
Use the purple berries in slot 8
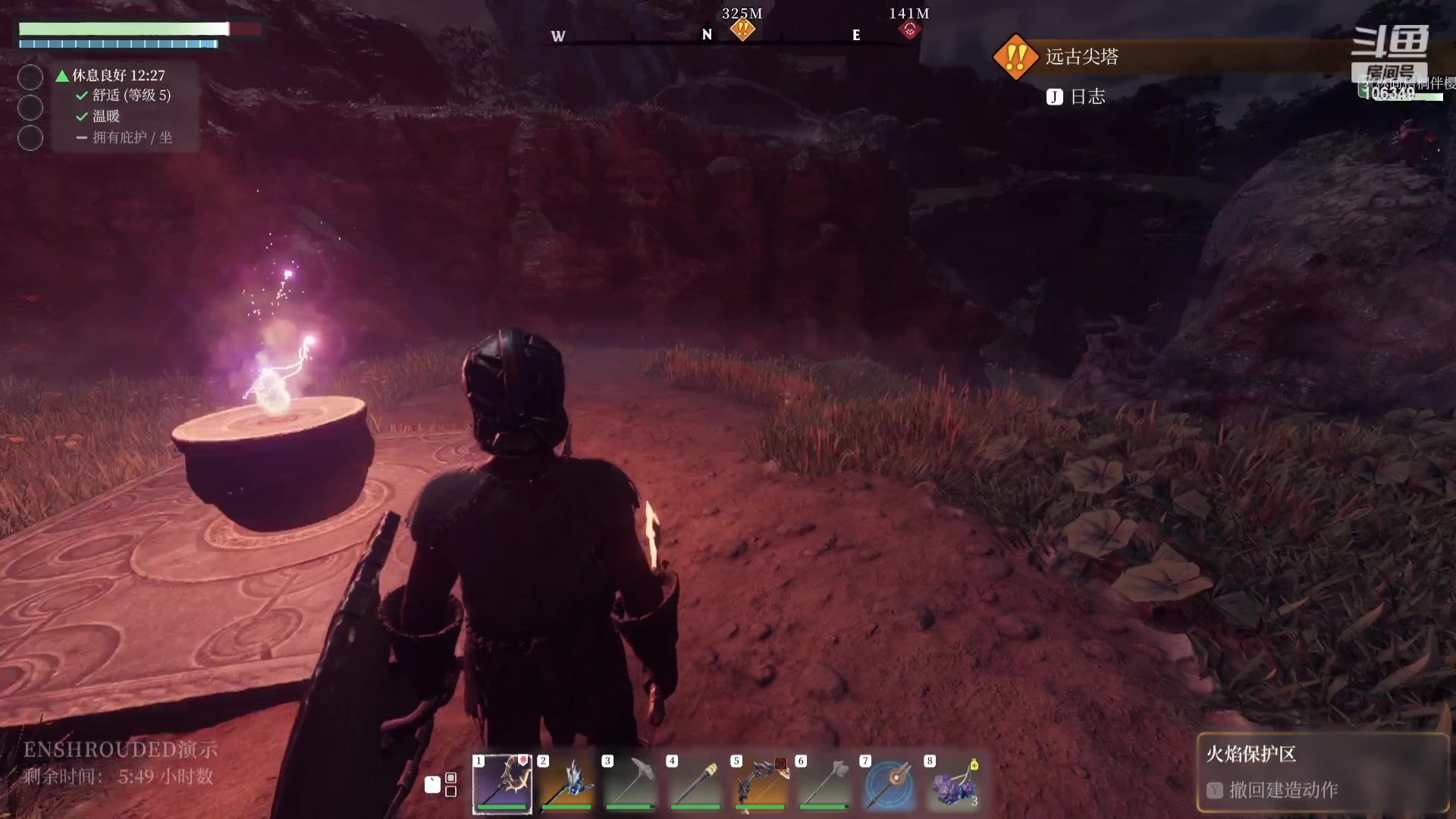(x=953, y=783)
